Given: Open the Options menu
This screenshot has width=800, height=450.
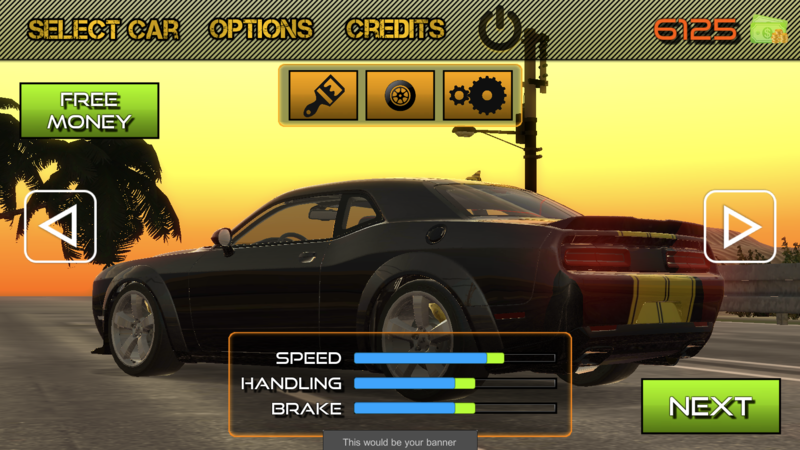Looking at the screenshot, I should coord(261,29).
